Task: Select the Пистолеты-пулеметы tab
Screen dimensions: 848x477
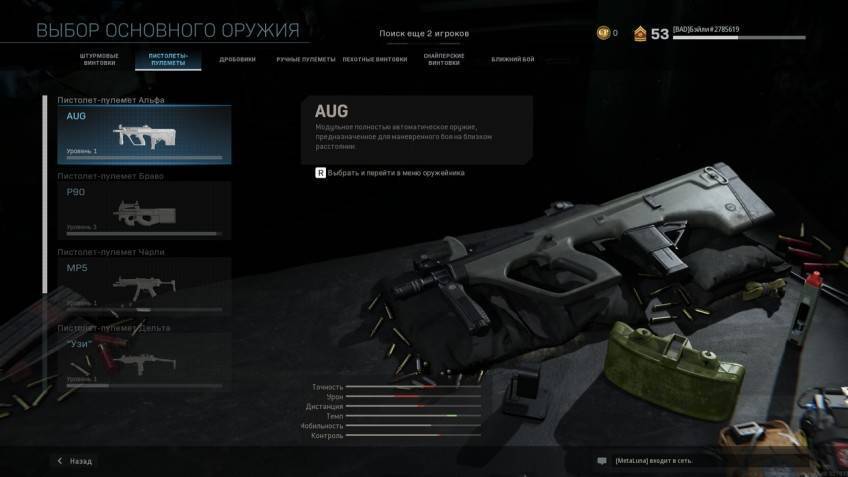Action: point(167,59)
